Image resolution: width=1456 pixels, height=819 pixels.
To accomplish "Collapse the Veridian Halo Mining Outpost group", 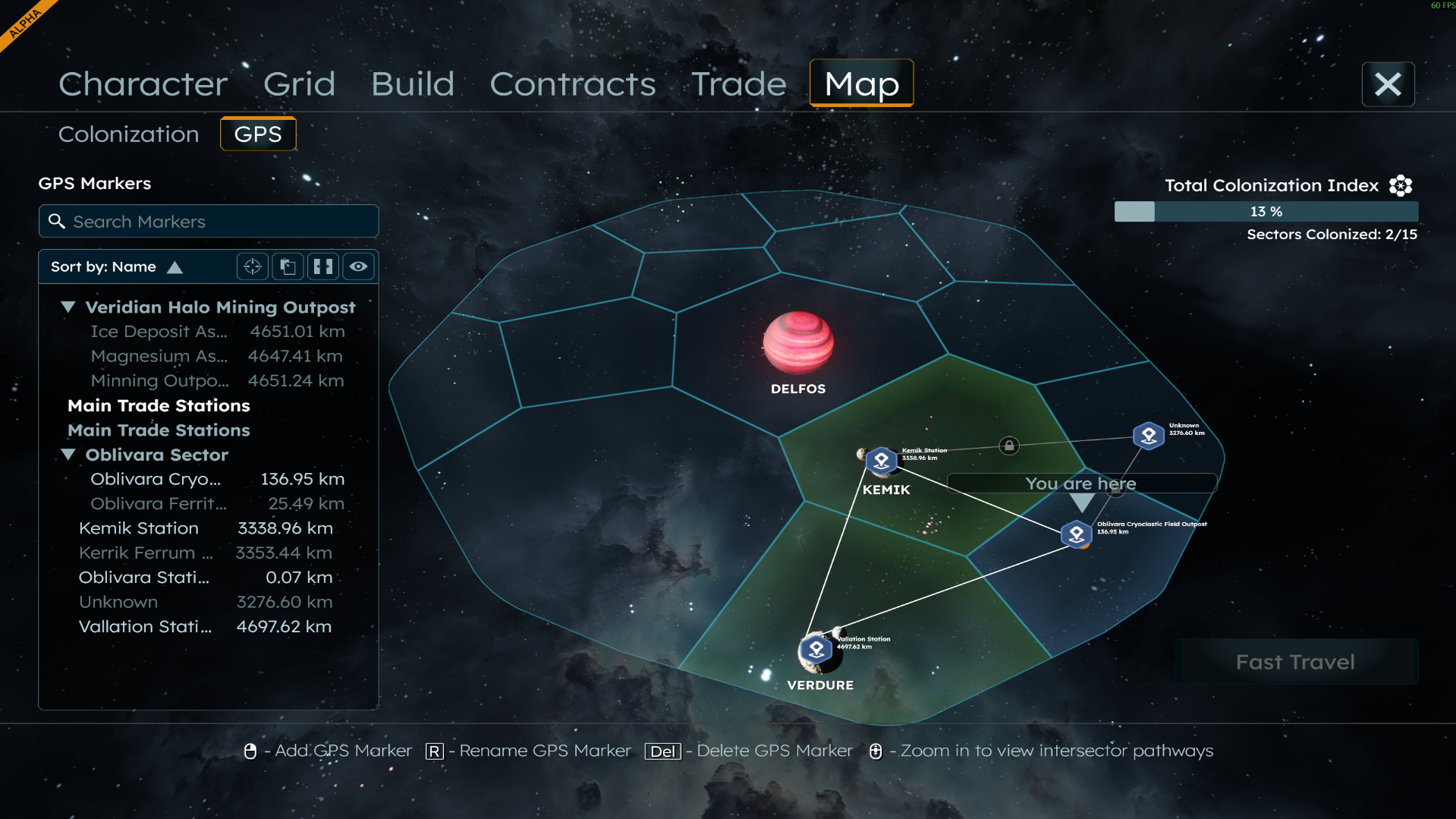I will [68, 307].
